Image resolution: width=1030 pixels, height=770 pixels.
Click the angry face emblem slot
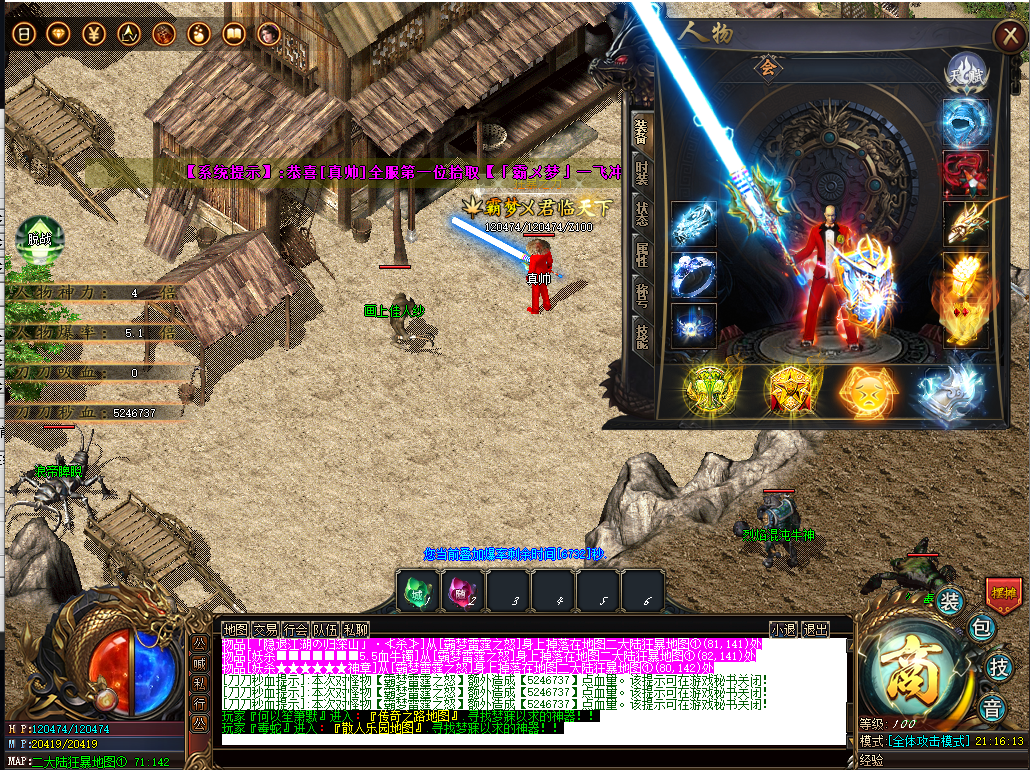[x=866, y=390]
